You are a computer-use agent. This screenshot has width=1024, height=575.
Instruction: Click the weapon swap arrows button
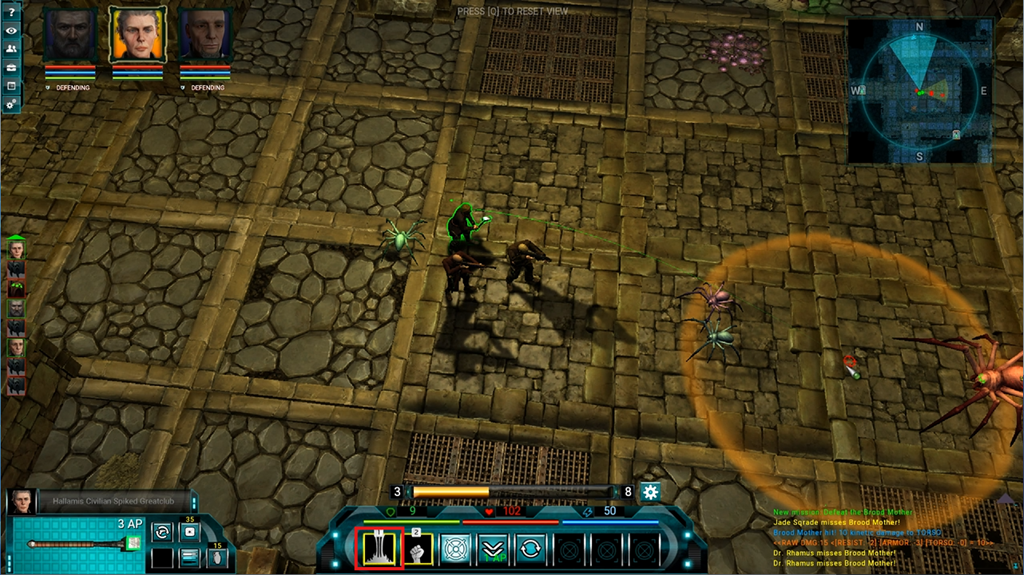point(160,532)
